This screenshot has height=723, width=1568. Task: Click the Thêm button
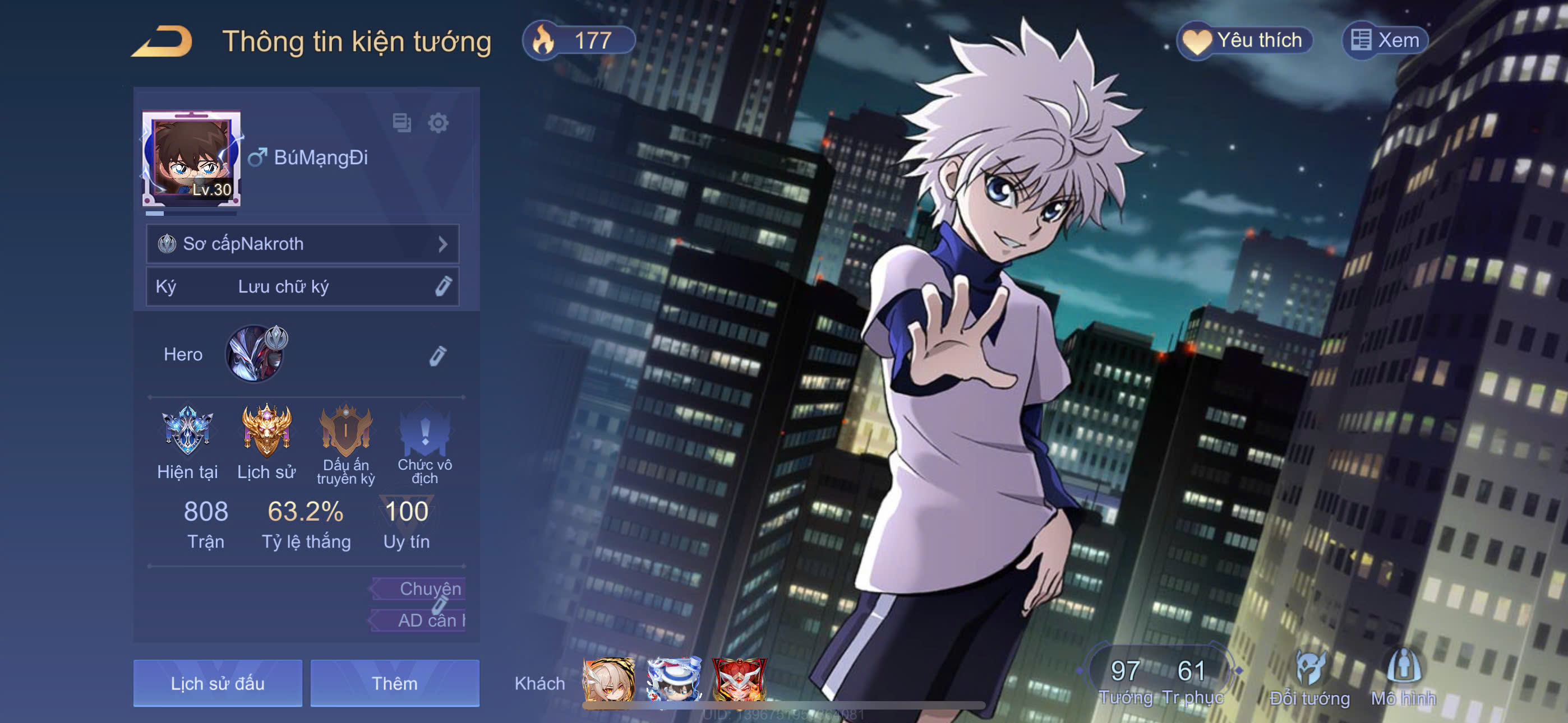[394, 683]
